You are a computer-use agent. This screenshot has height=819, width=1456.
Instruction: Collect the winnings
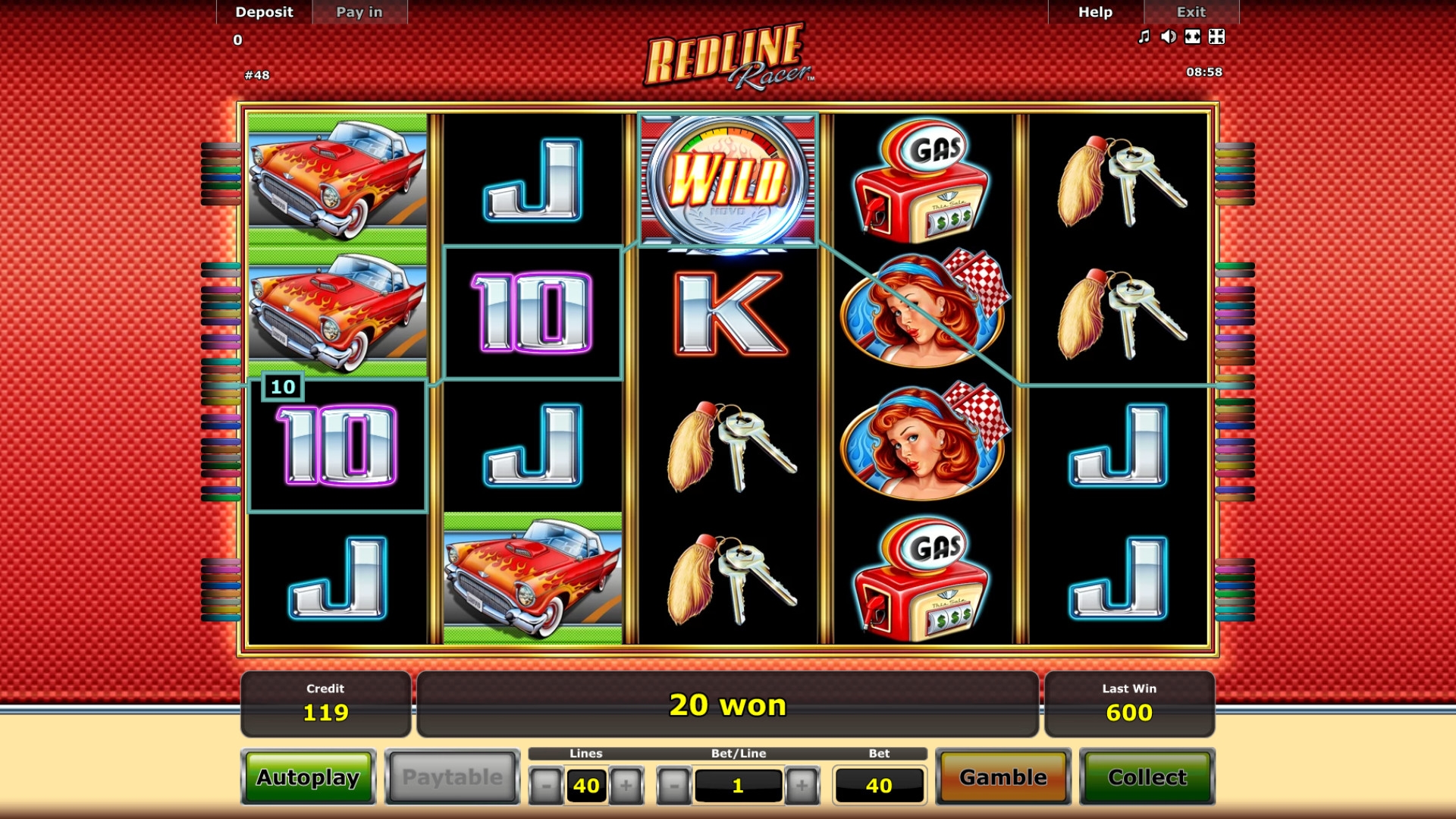1147,777
